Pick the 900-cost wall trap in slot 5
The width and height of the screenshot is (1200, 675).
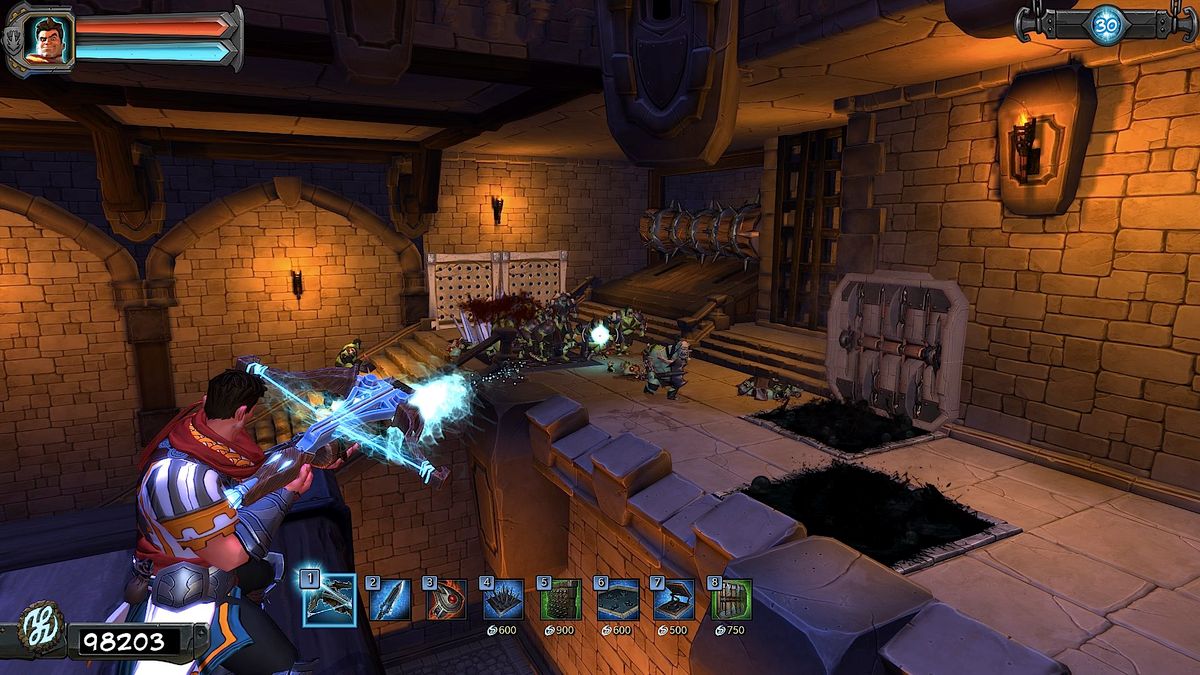tap(560, 600)
